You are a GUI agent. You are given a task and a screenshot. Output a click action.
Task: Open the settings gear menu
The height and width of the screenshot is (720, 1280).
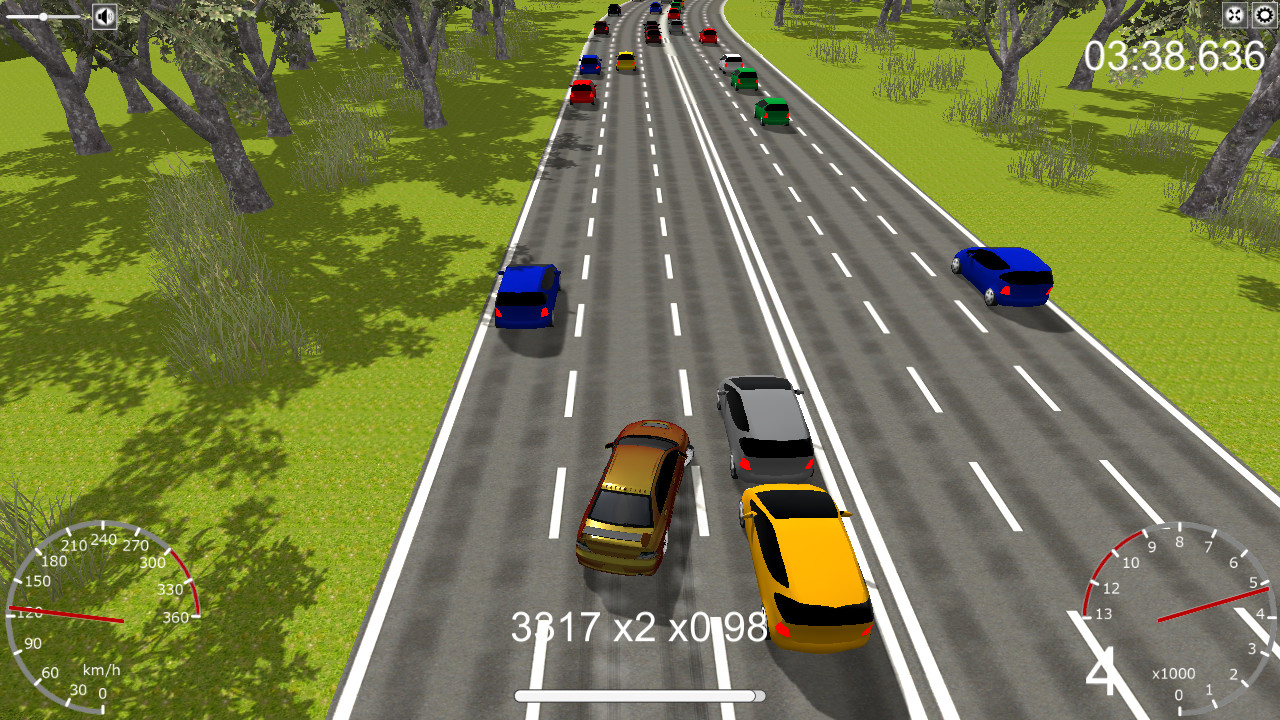(1263, 15)
